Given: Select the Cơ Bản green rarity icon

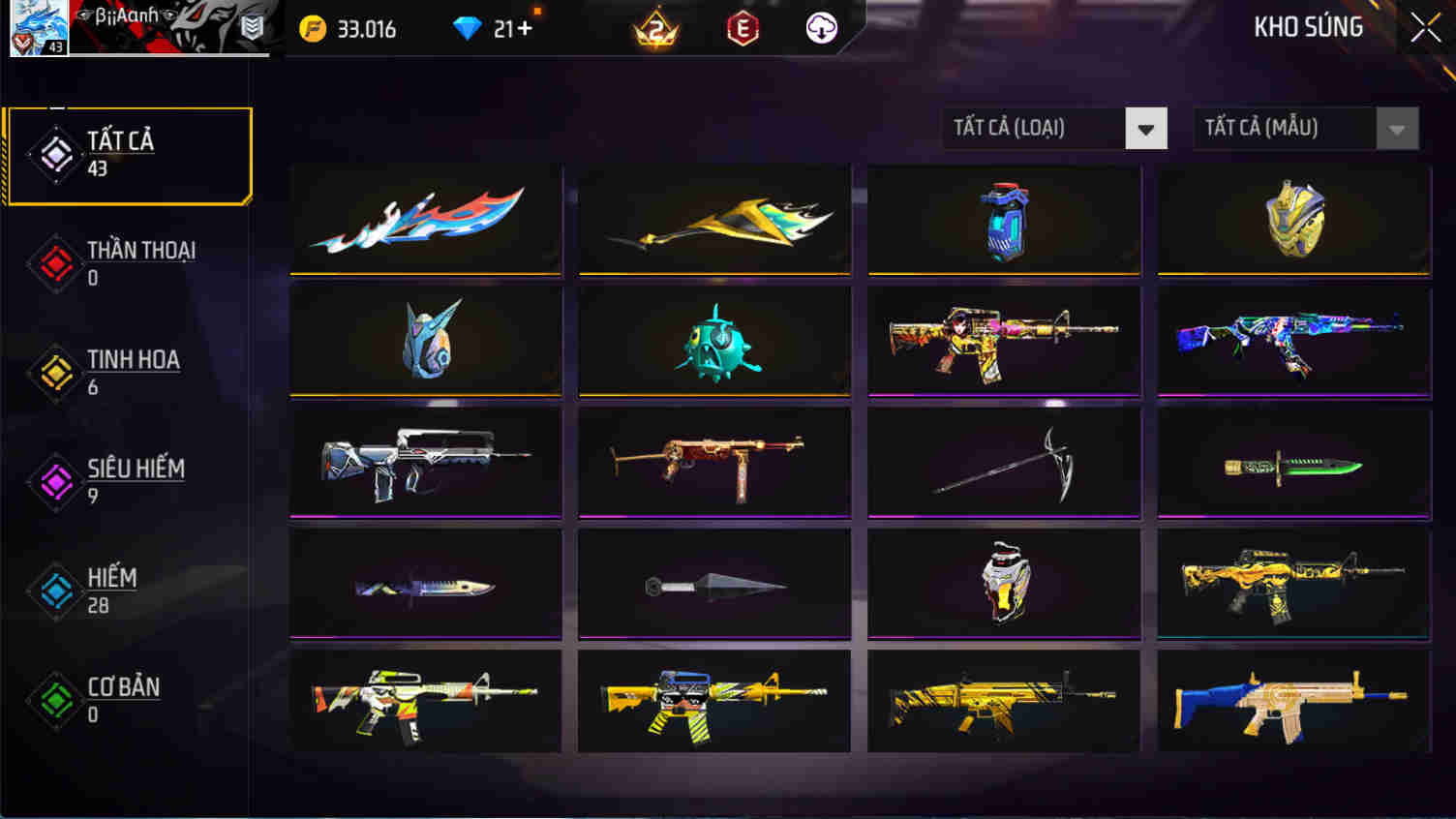Looking at the screenshot, I should [55, 700].
